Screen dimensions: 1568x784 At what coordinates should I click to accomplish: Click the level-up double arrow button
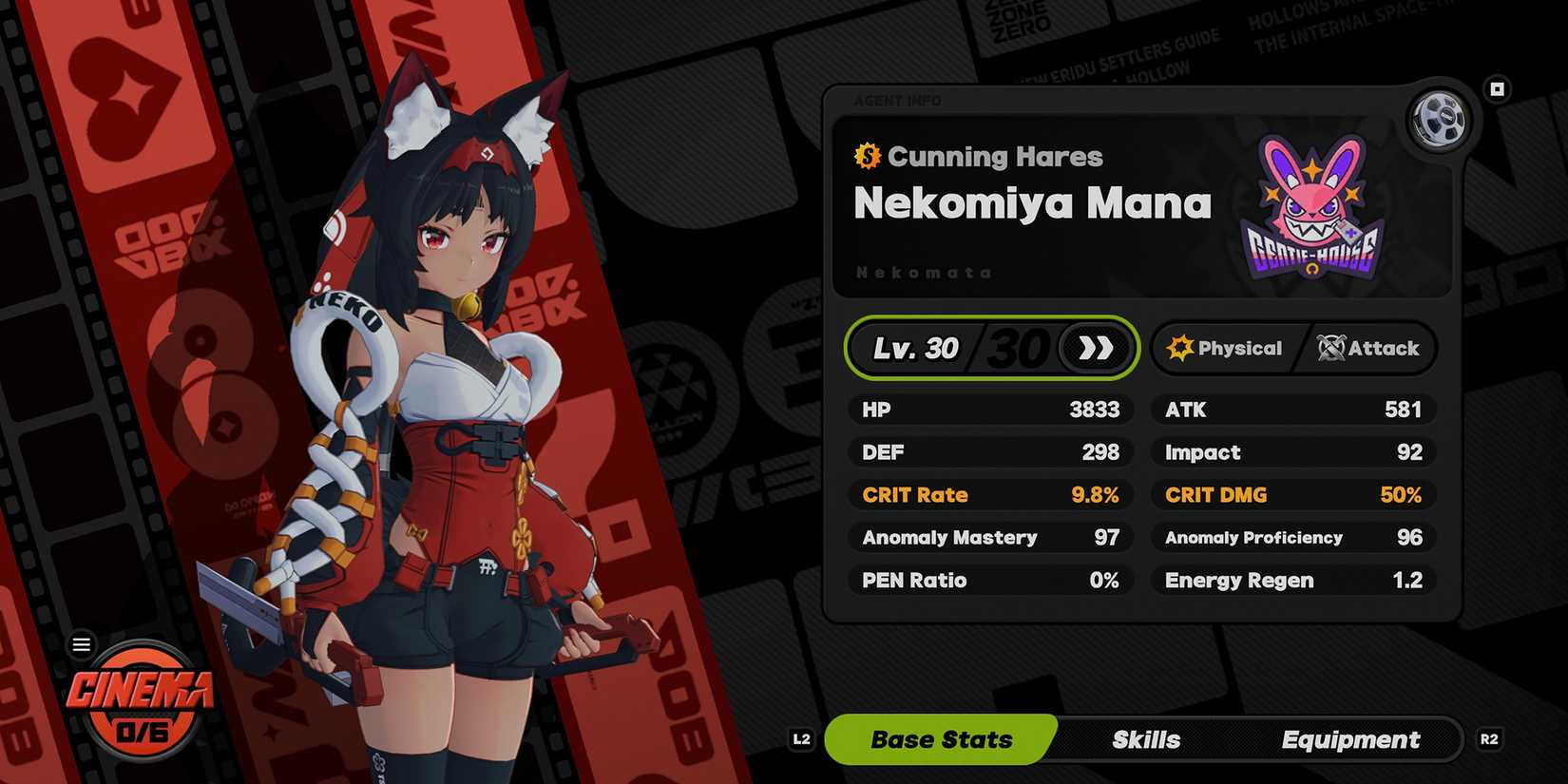1096,348
